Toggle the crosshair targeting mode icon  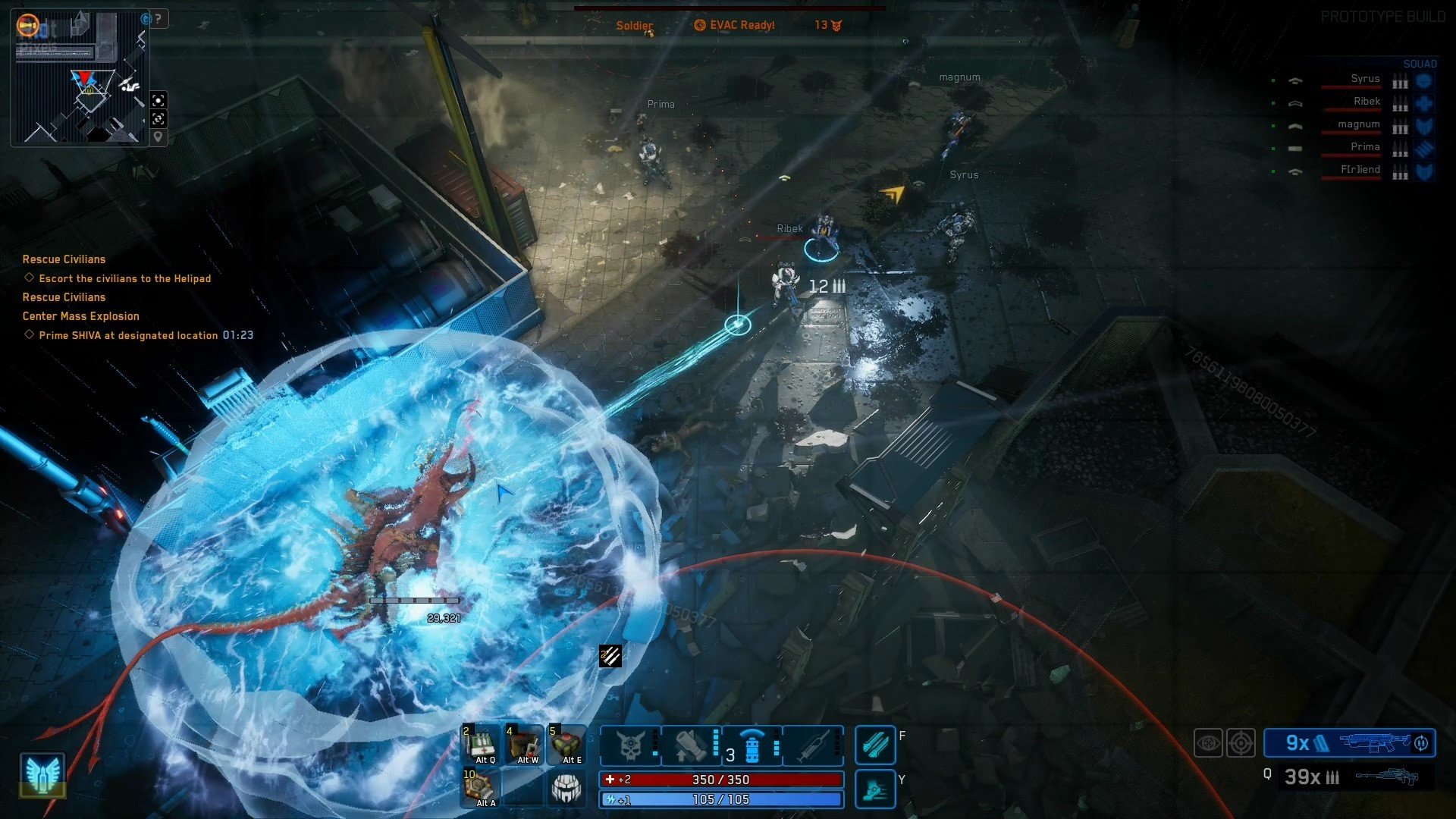click(1241, 743)
